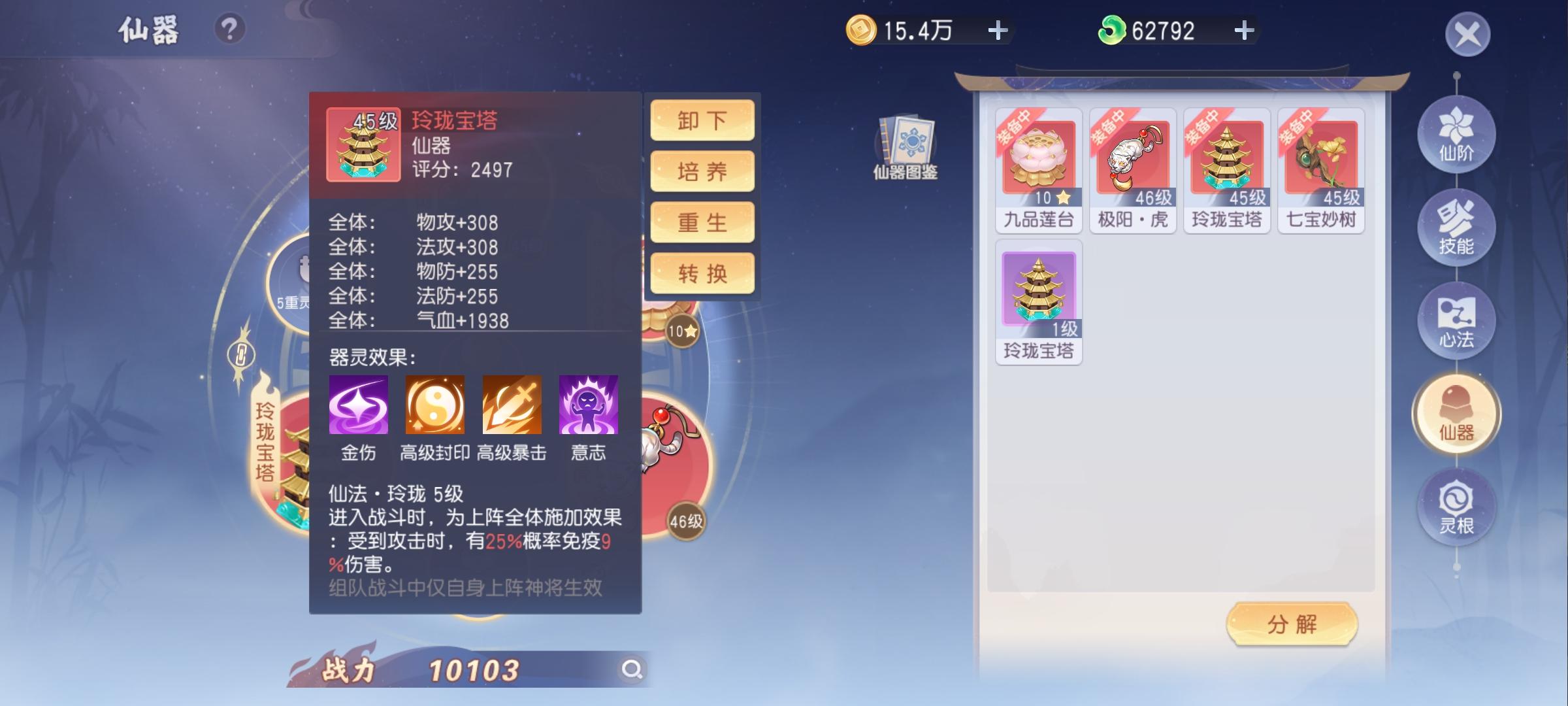Select the 金伤 spirit effect icon

[x=360, y=405]
